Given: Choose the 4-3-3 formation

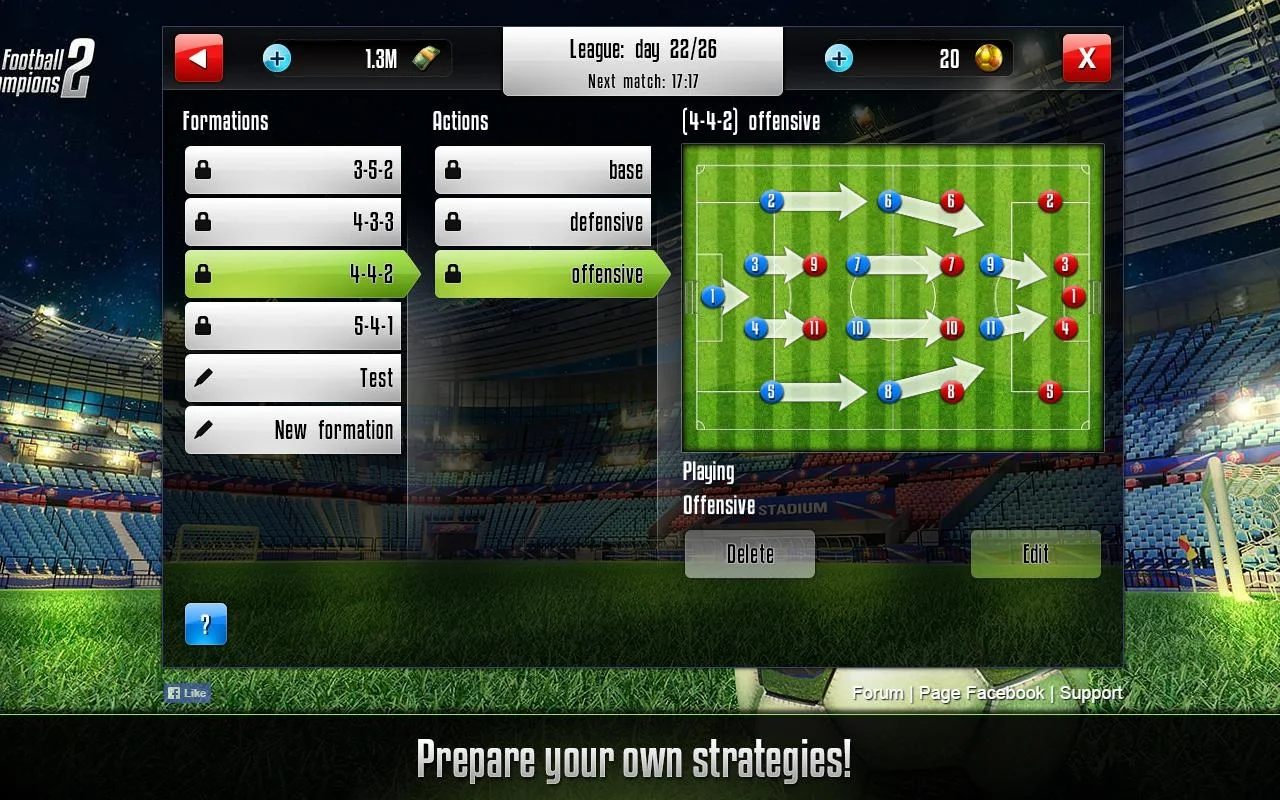Looking at the screenshot, I should (x=293, y=222).
